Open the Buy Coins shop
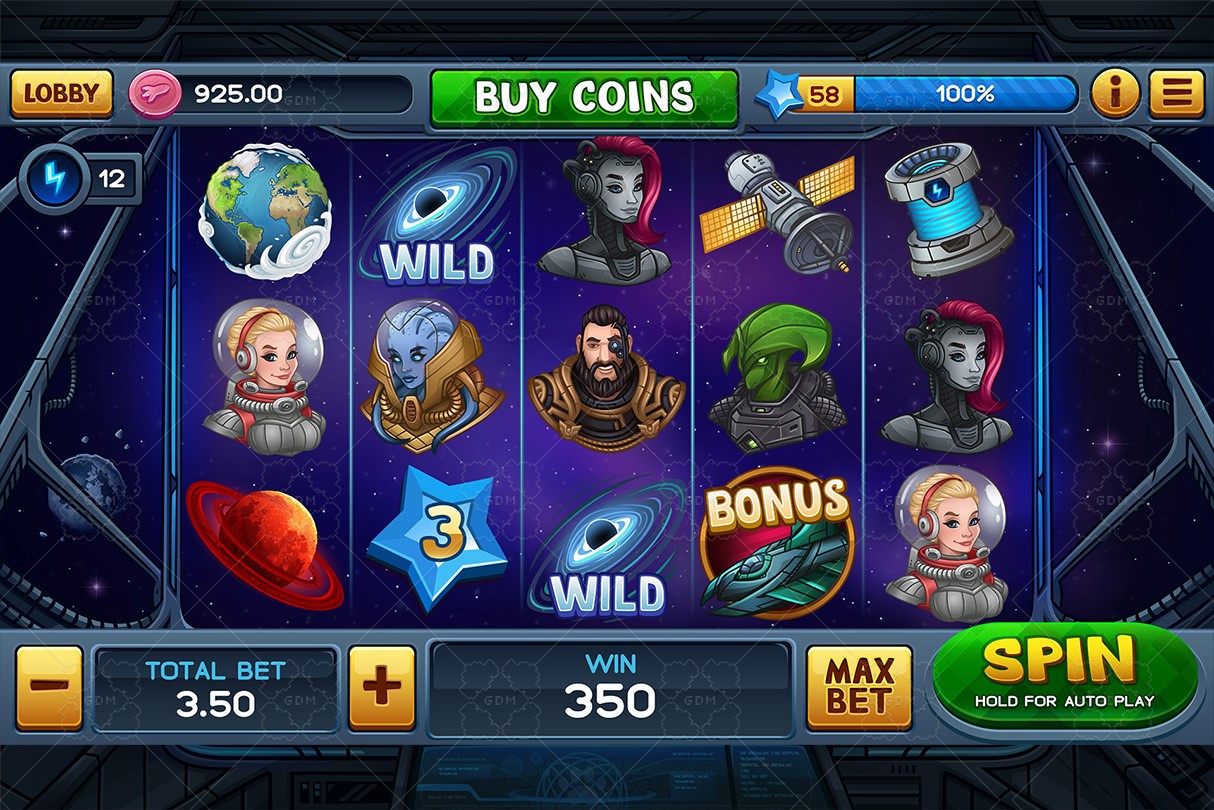The width and height of the screenshot is (1214, 810). click(584, 97)
